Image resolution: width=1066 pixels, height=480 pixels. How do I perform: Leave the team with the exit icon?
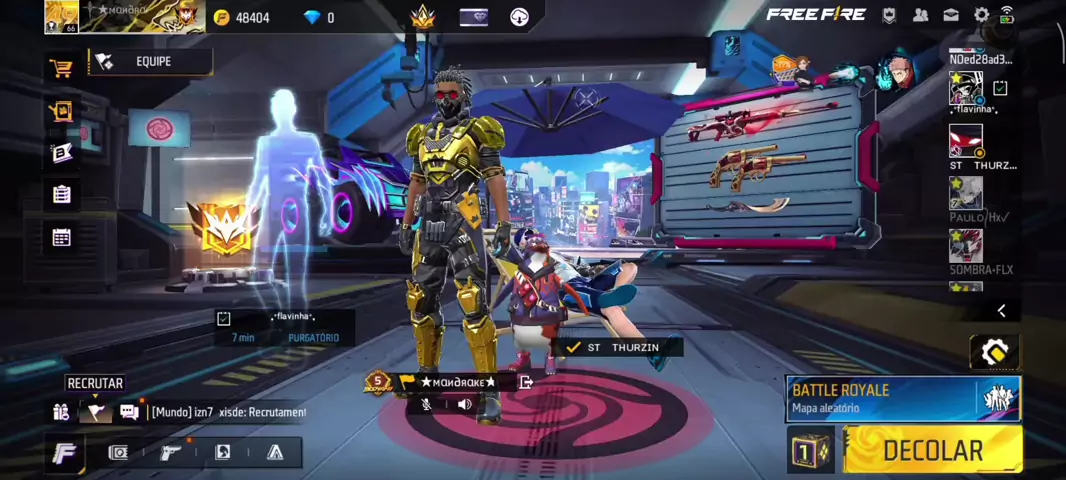coord(526,382)
